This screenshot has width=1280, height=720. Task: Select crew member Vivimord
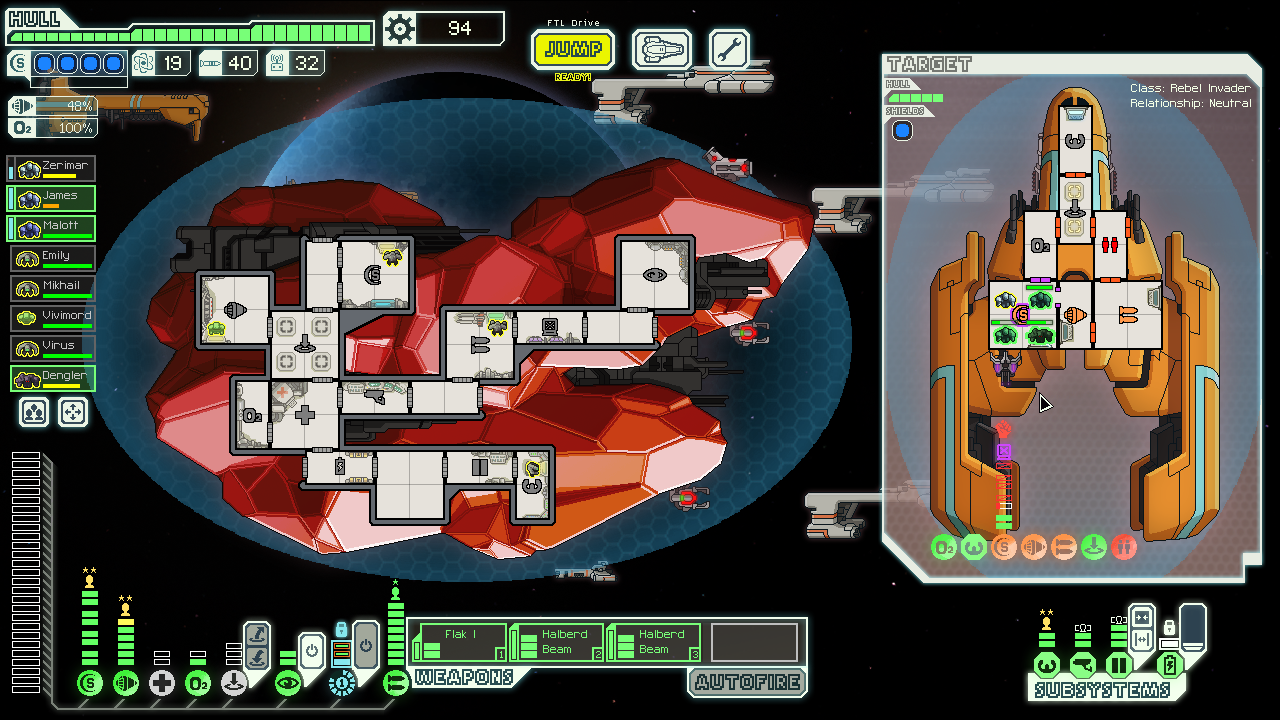click(53, 319)
